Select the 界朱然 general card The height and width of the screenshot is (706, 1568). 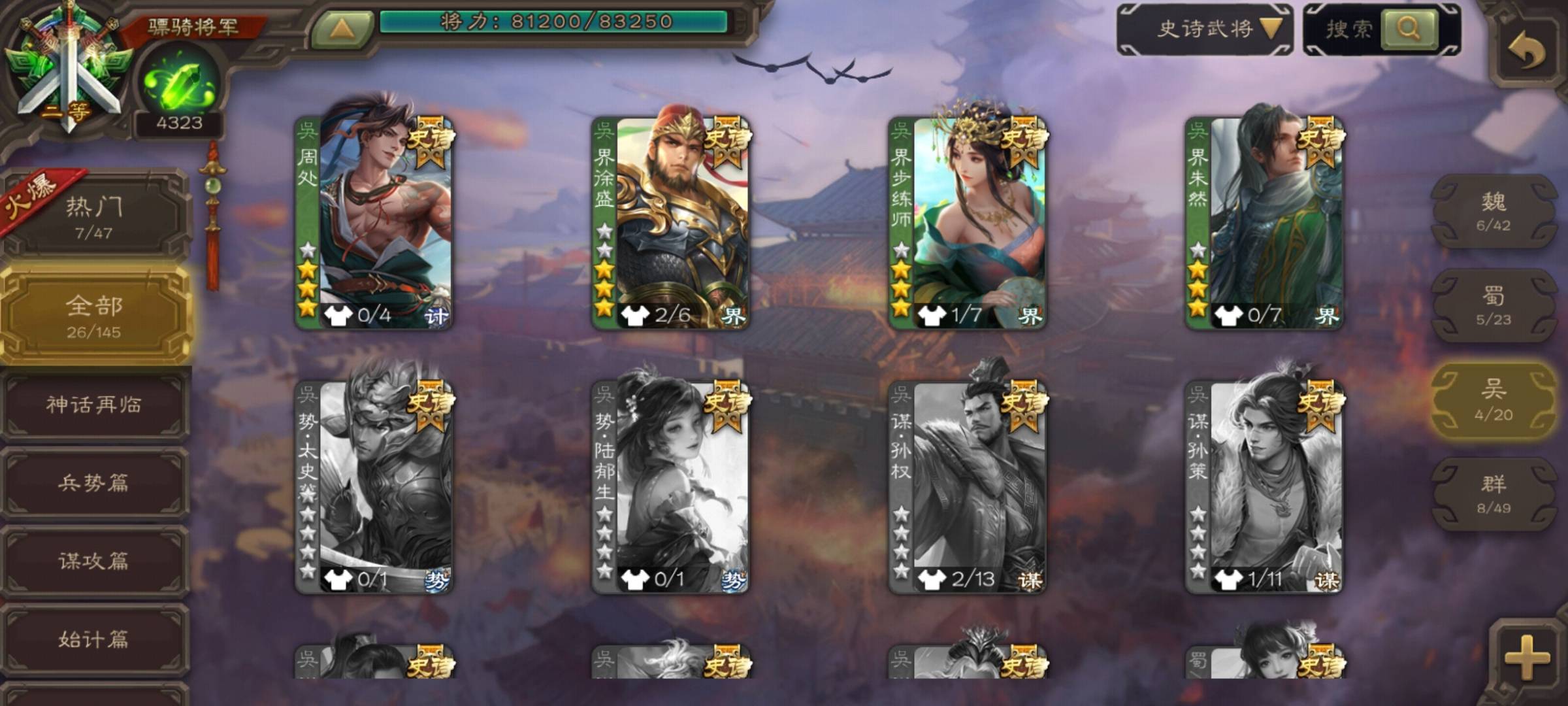coord(1264,222)
